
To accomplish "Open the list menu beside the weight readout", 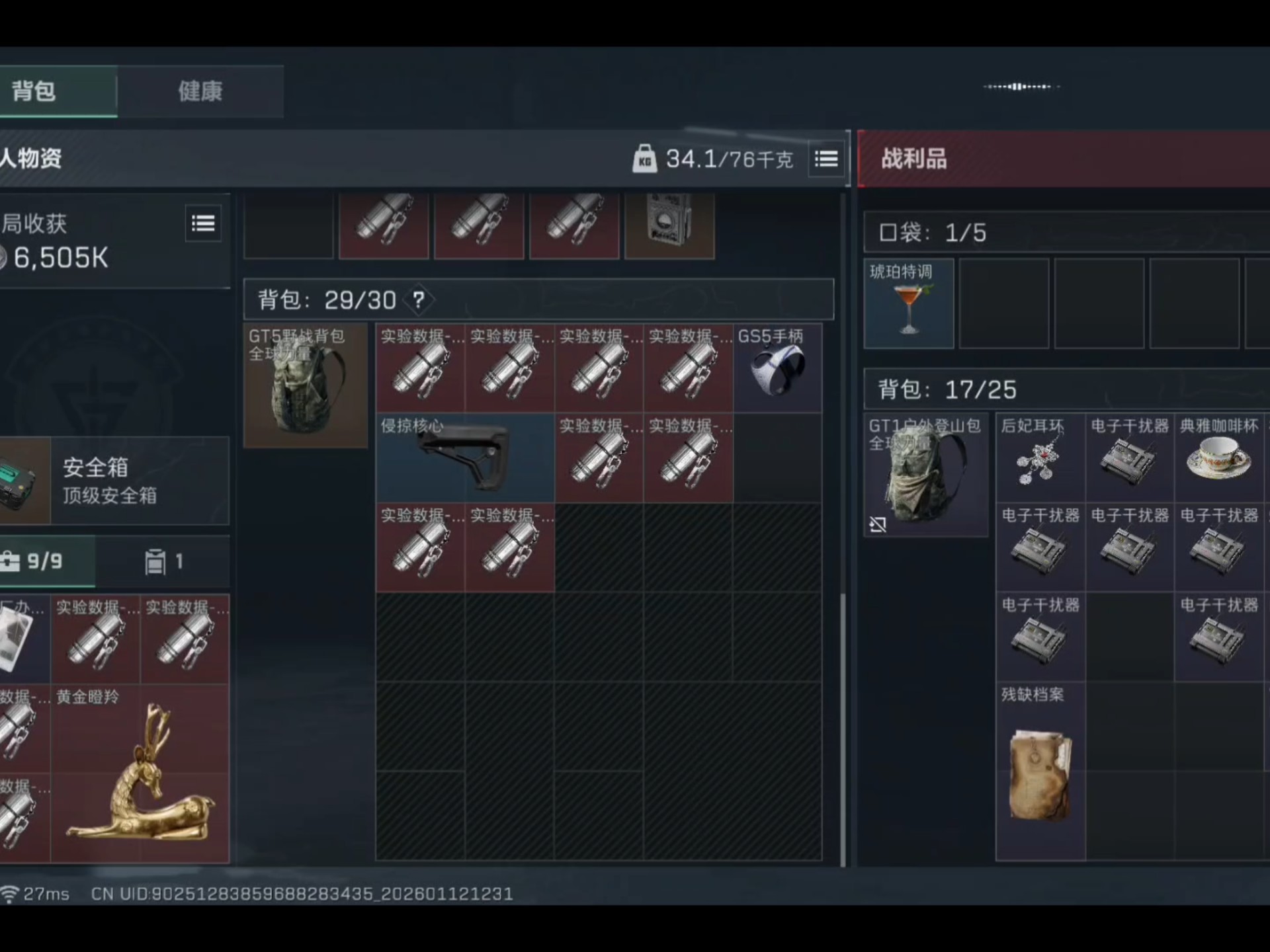I will click(826, 159).
